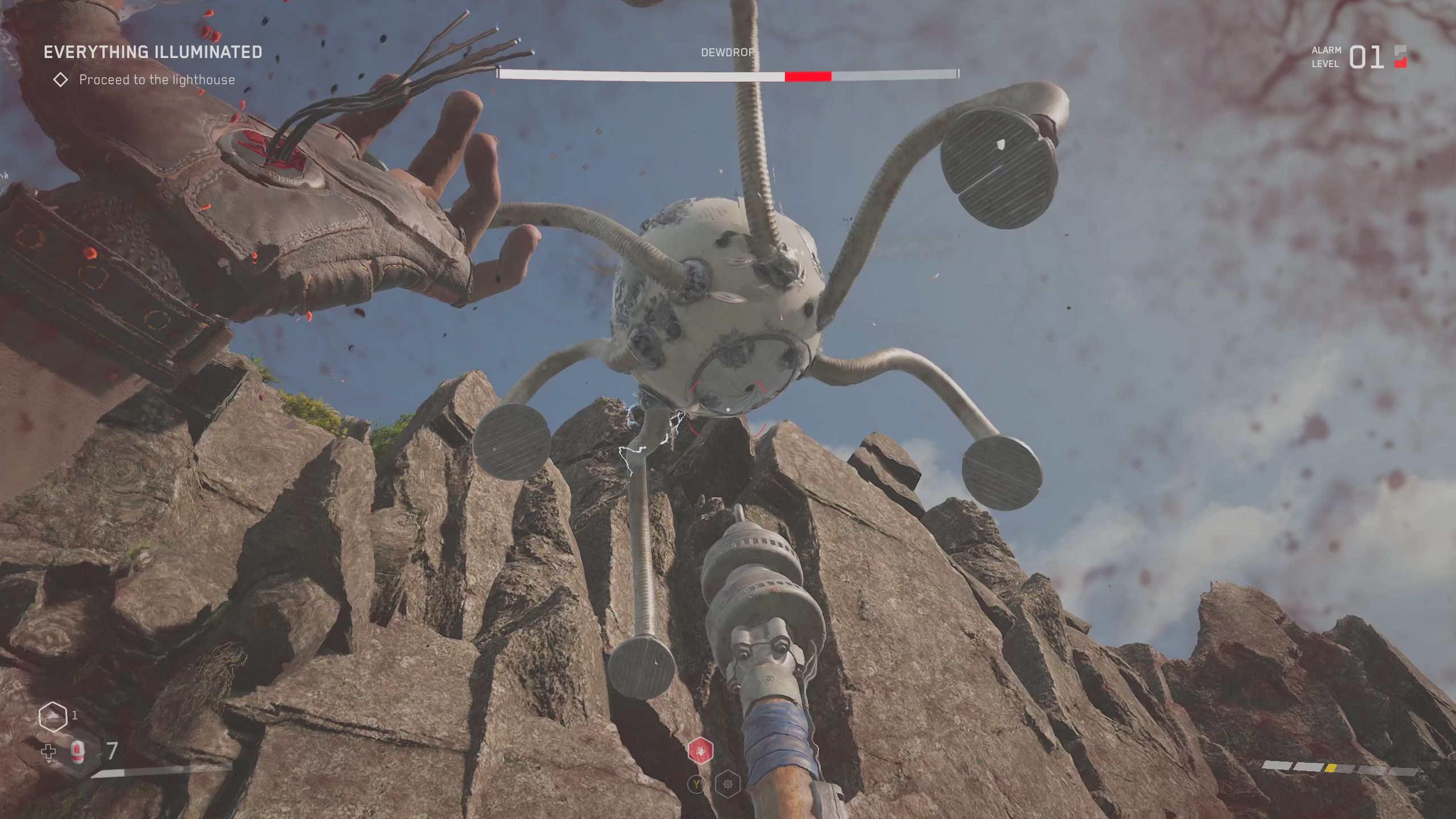Select the DEWDROP boss name label
Screen dimensions: 1456x819
pos(727,52)
